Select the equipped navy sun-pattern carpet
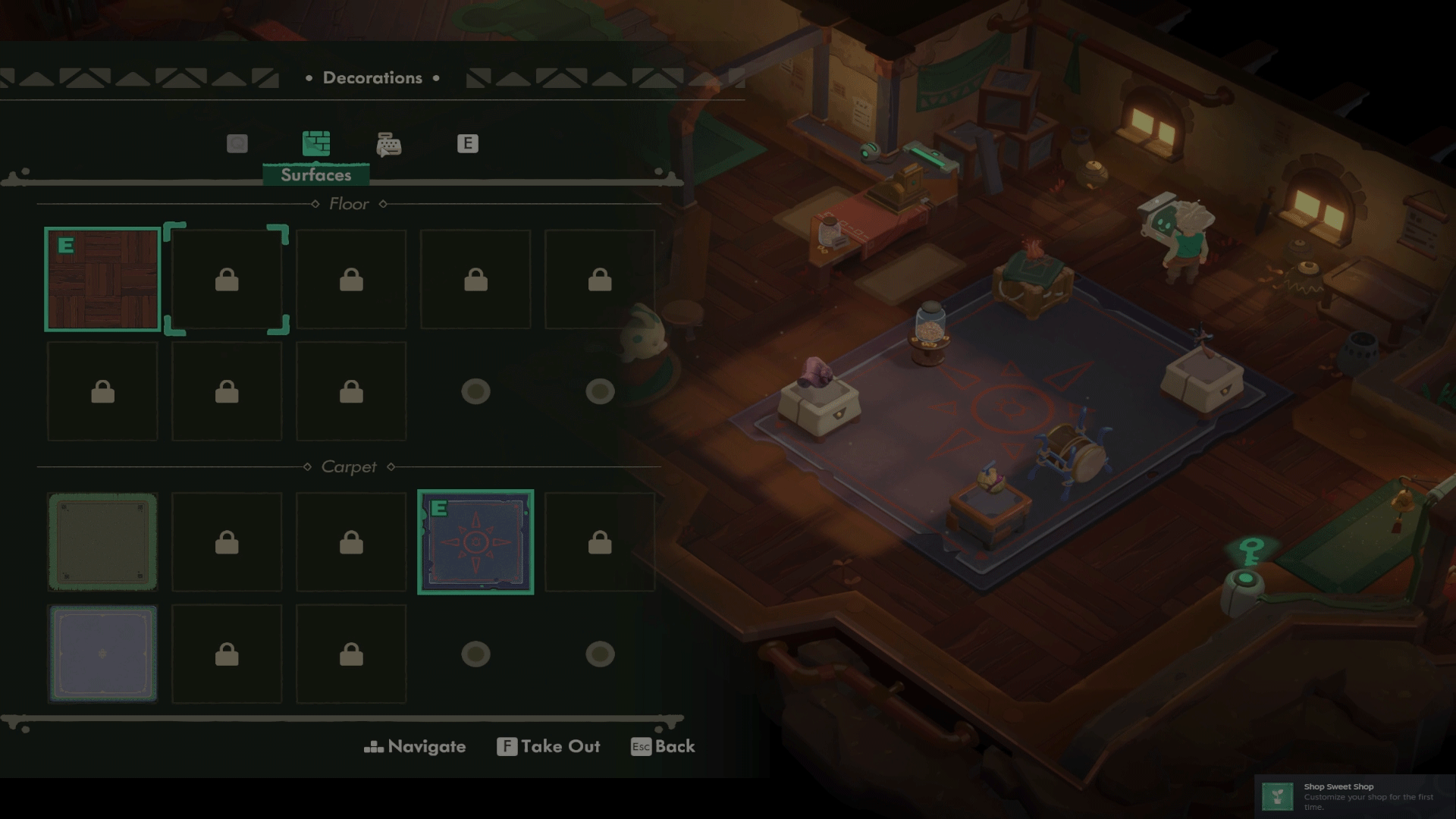 click(x=475, y=542)
